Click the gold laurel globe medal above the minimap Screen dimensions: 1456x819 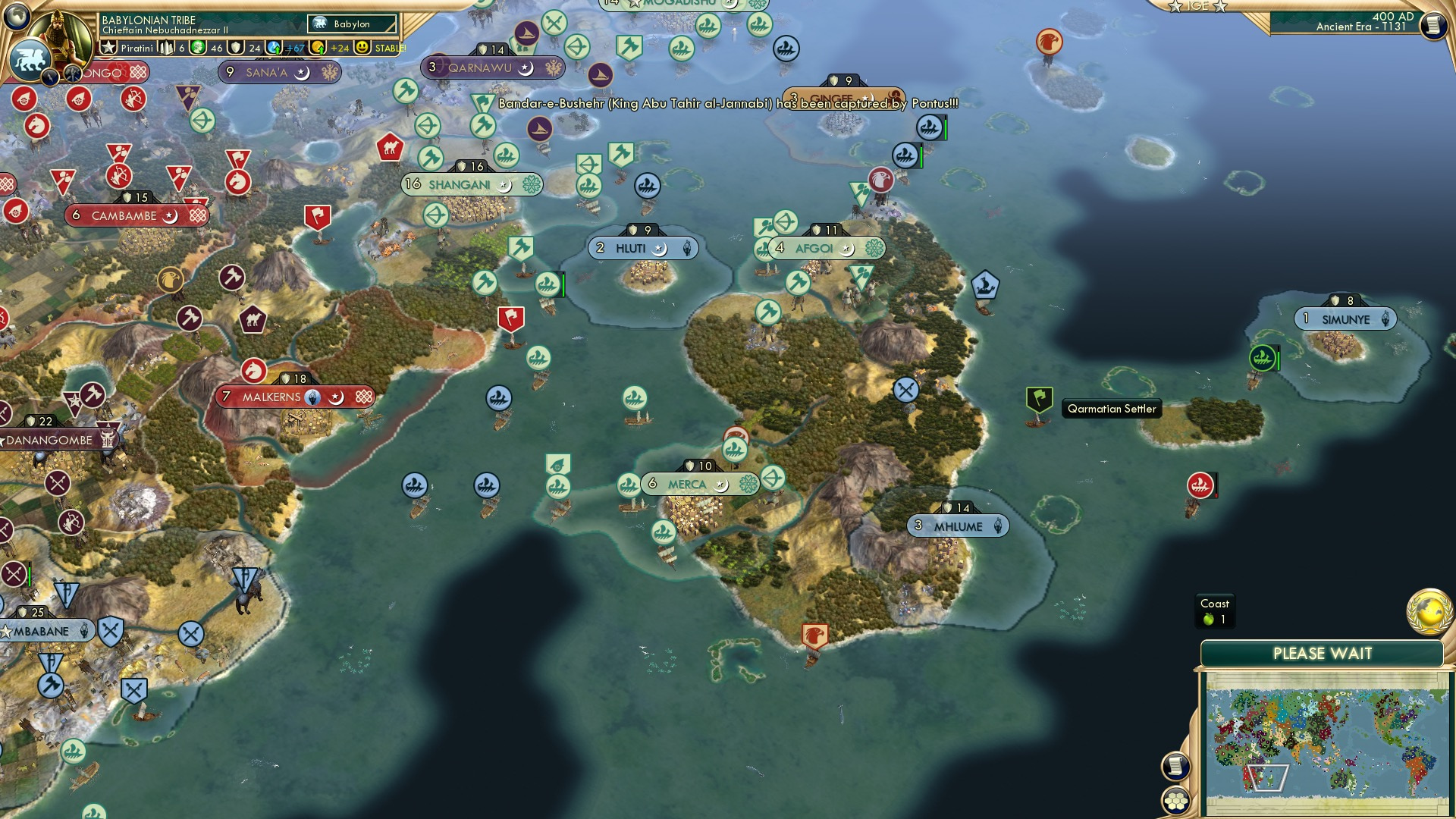click(1429, 611)
